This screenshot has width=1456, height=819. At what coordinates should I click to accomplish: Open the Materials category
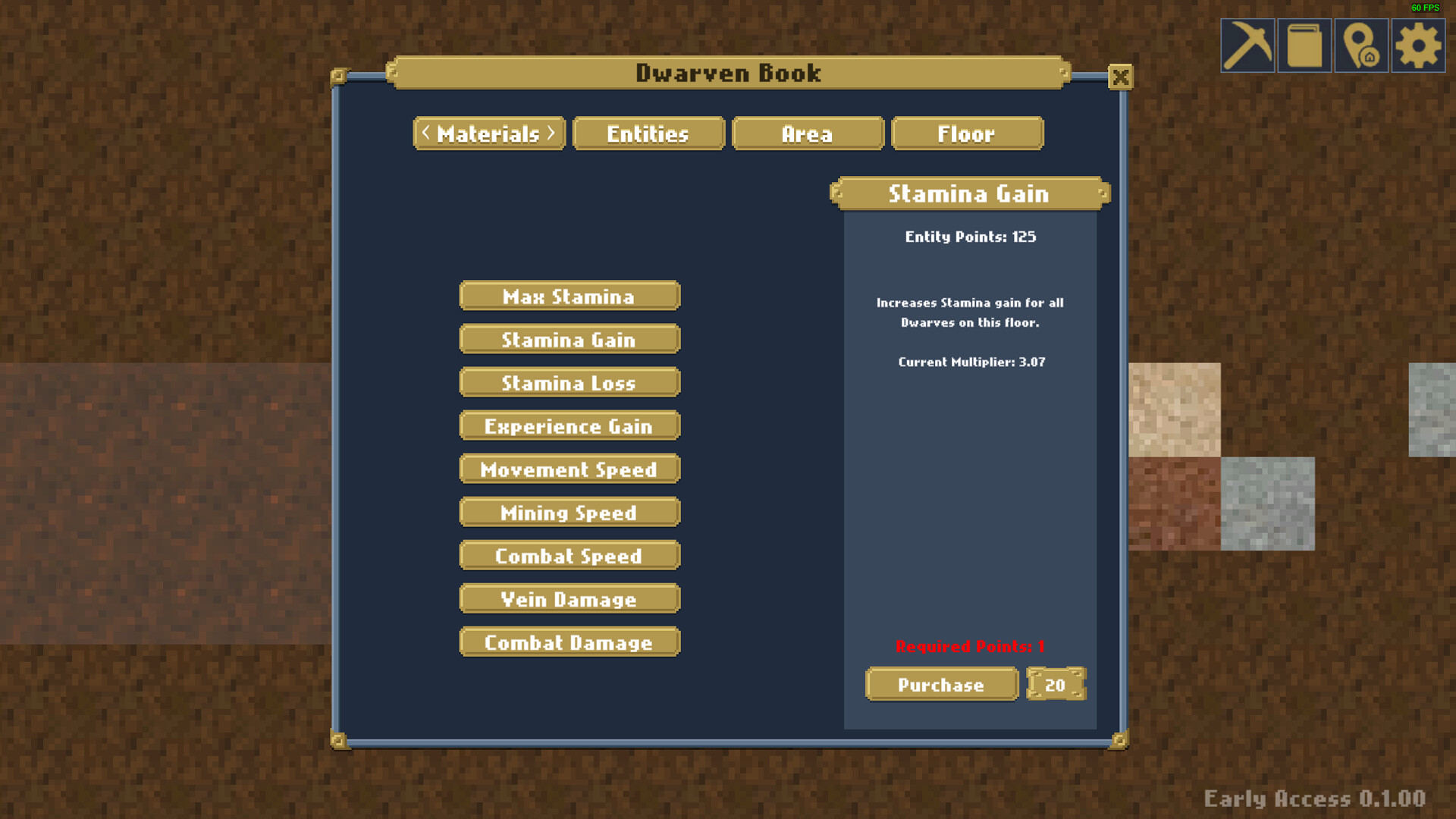tap(488, 133)
